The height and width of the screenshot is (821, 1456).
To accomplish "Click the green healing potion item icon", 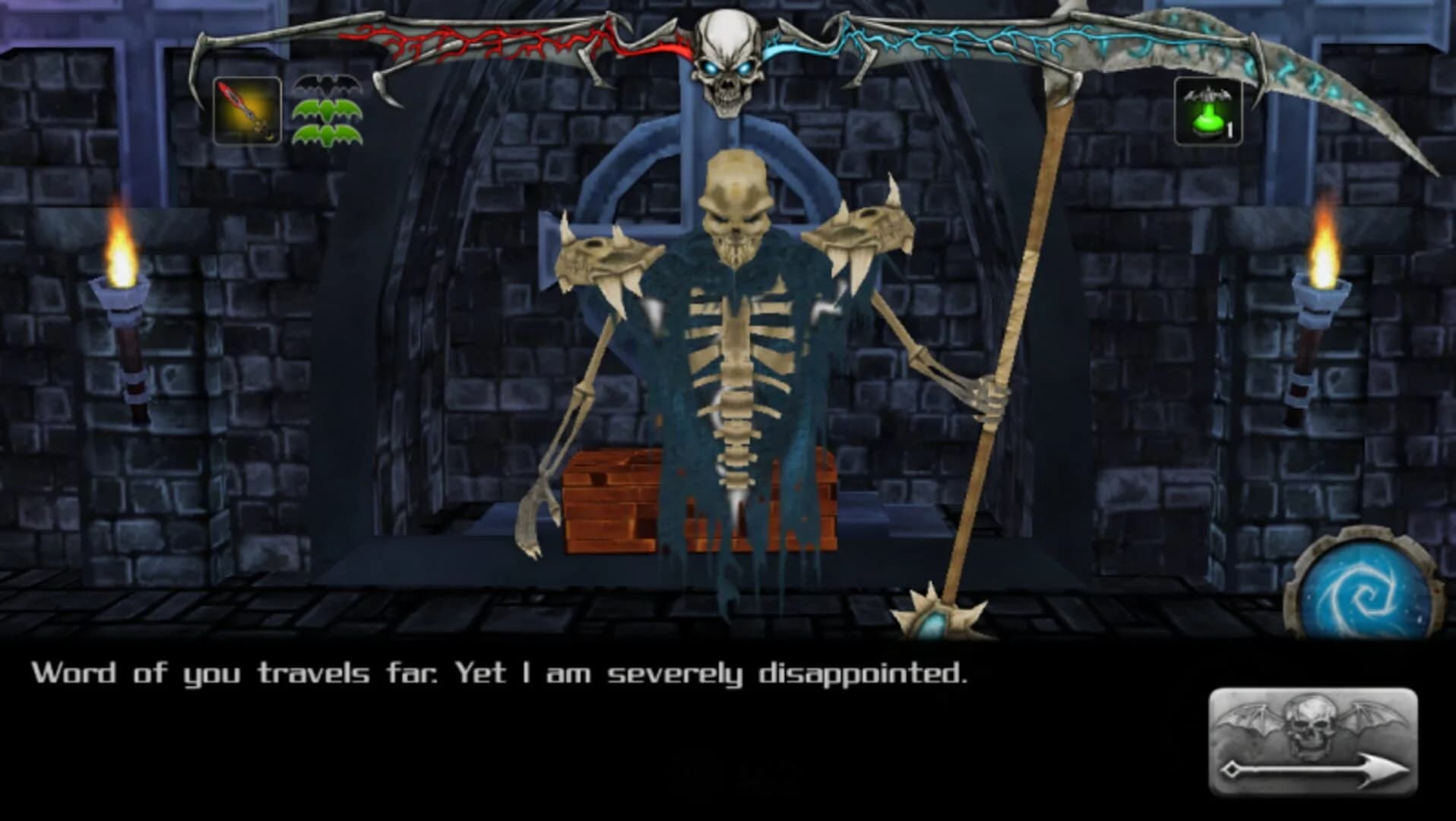I will (x=1207, y=122).
